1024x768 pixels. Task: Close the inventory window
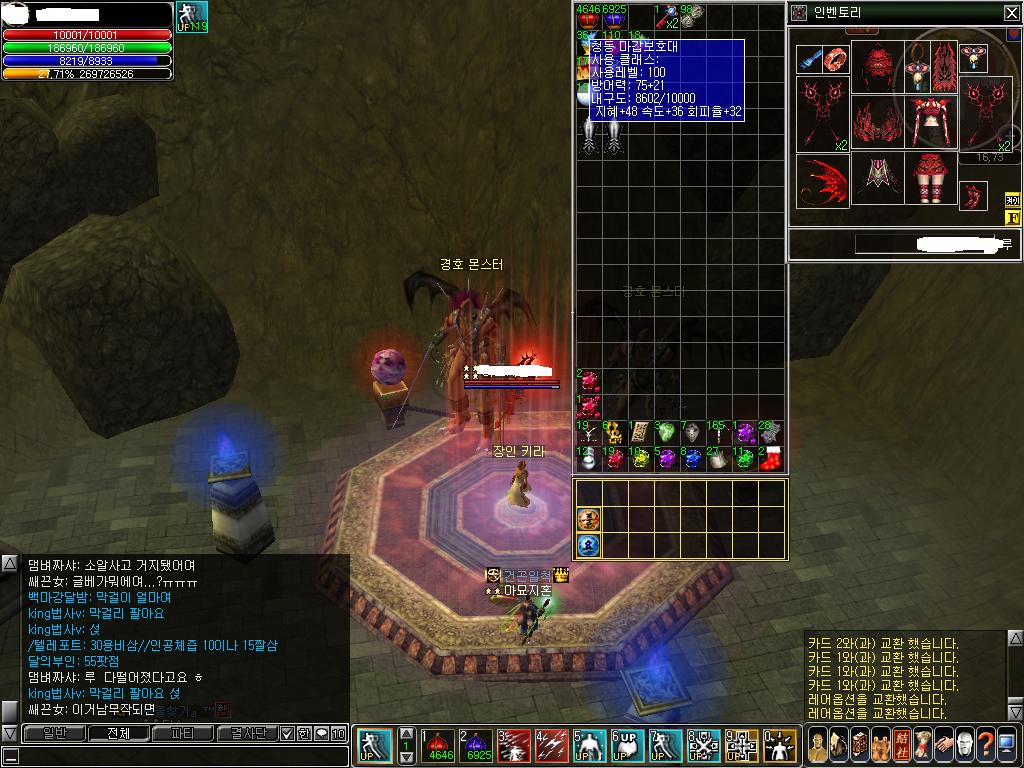coord(1011,13)
